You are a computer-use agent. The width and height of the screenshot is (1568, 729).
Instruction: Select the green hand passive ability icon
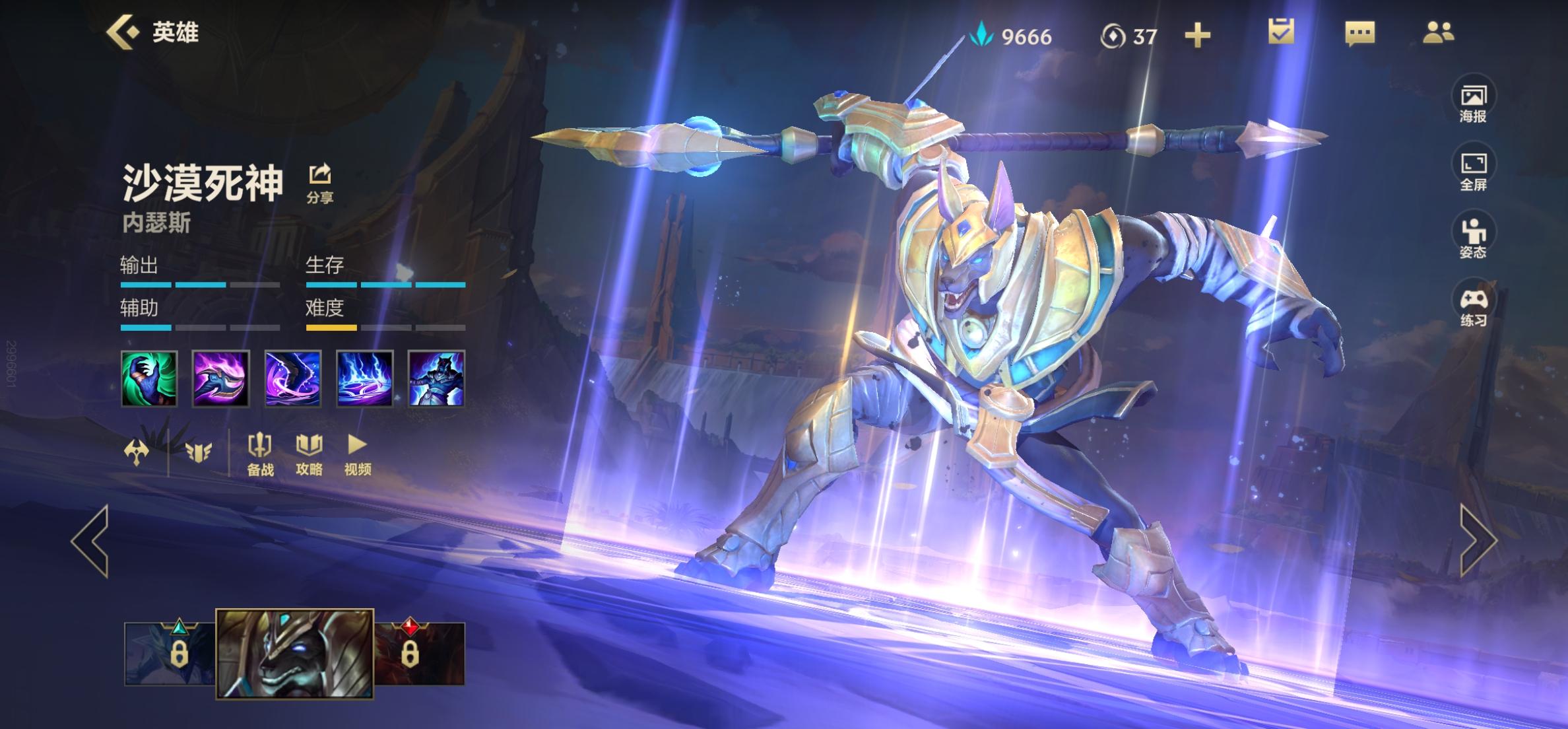pos(149,378)
